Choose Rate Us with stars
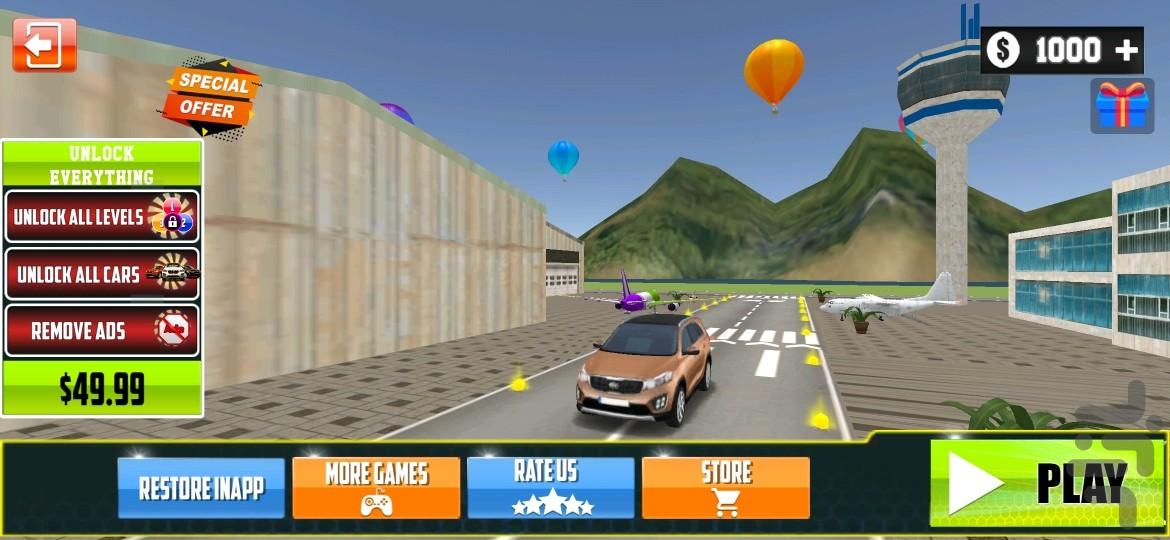Viewport: 1170px width, 540px height. [551, 488]
